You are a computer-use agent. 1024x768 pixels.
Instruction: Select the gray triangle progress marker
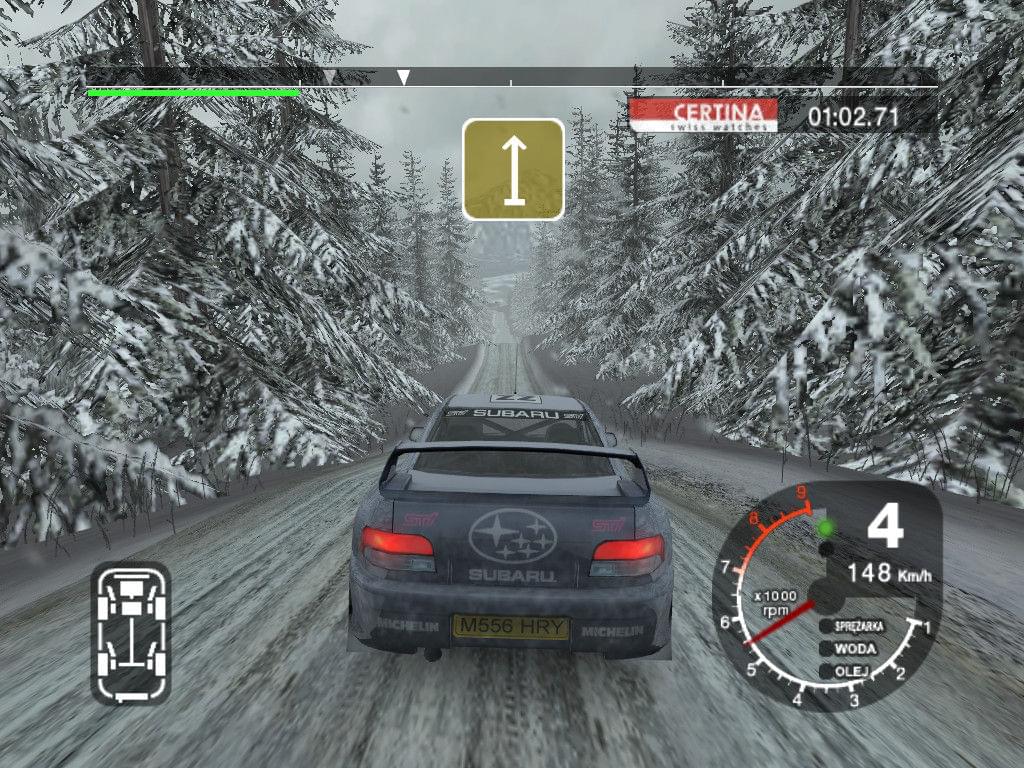(x=329, y=76)
